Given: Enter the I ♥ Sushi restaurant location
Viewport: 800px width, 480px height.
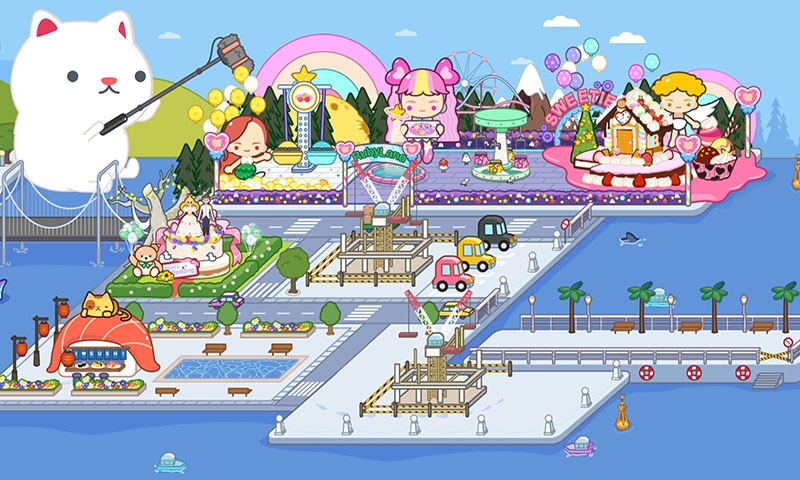Looking at the screenshot, I should coord(98,345).
